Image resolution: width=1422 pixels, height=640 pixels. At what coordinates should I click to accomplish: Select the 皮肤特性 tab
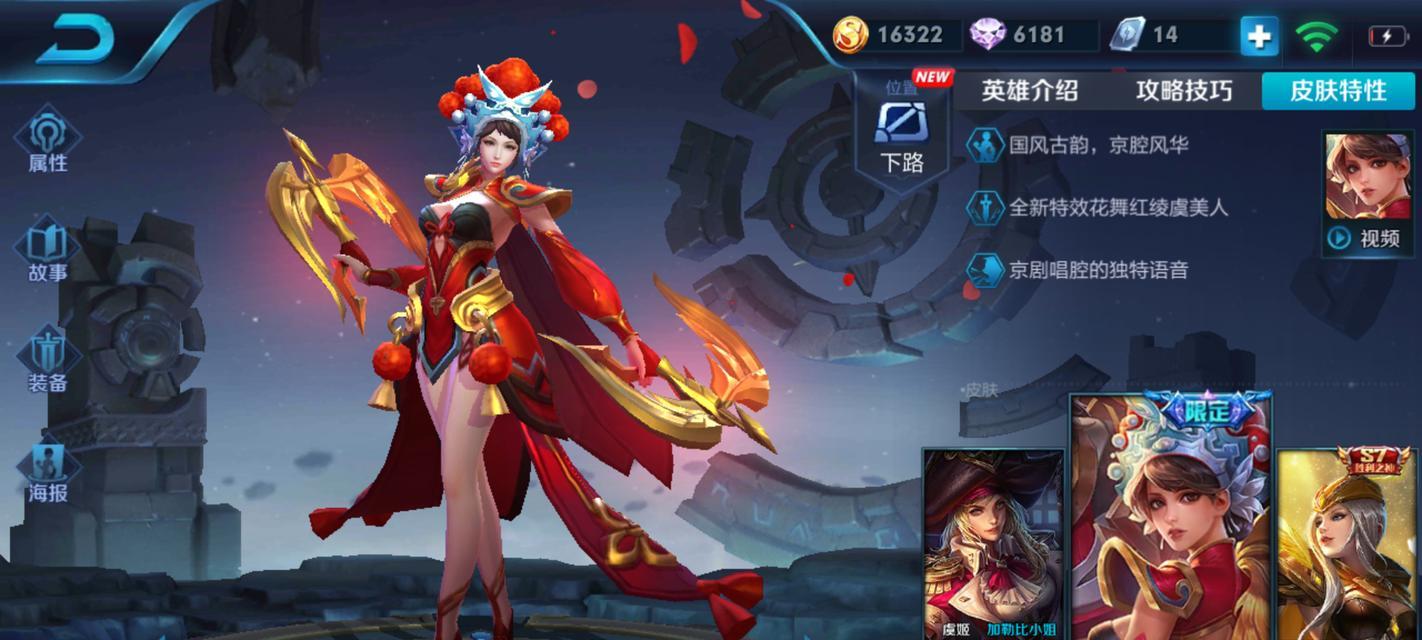click(x=1338, y=91)
